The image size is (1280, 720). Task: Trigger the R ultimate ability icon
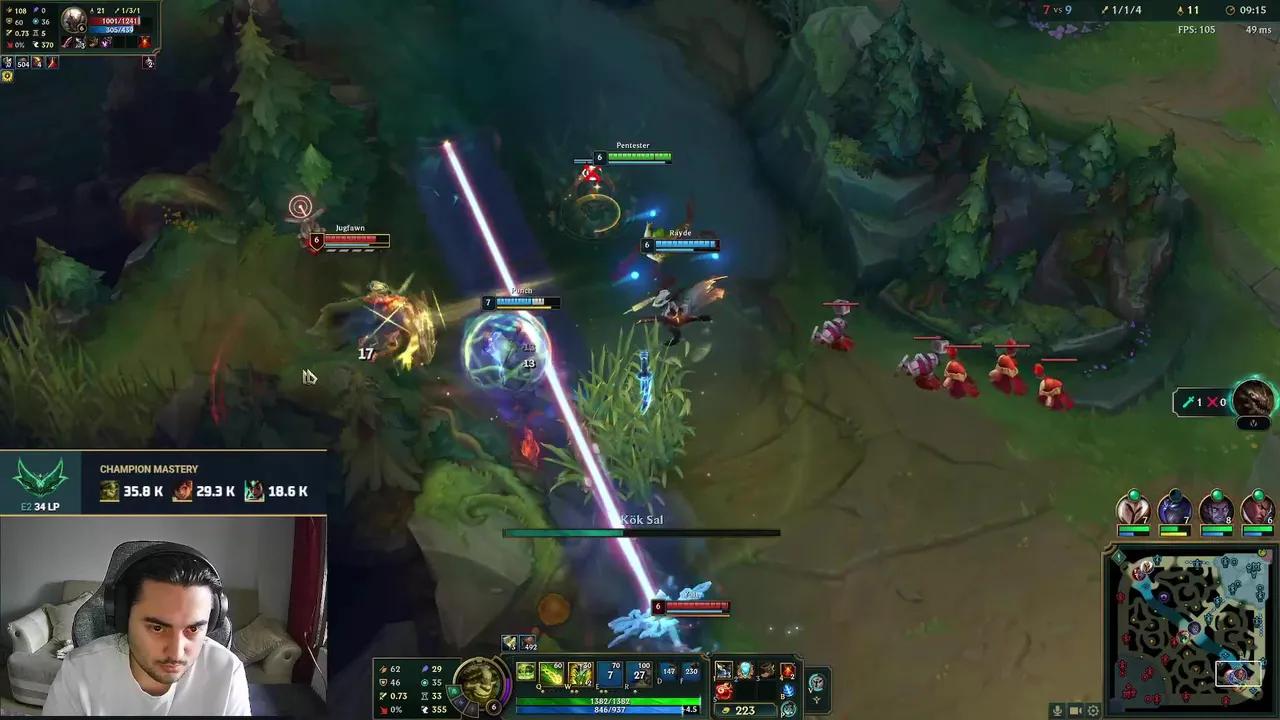coord(638,673)
